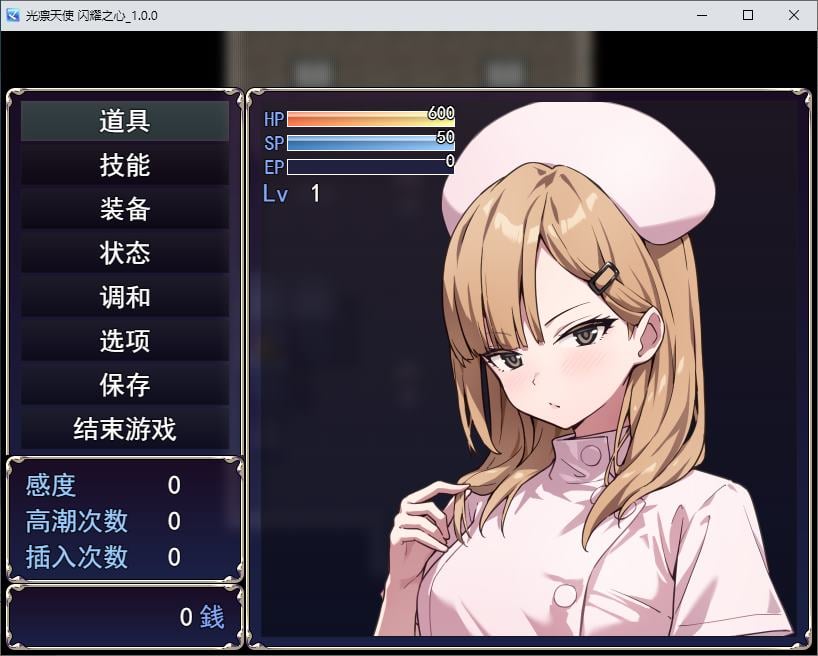This screenshot has width=818, height=656.
Task: Select the nurse character status panel
Action: pos(528,366)
